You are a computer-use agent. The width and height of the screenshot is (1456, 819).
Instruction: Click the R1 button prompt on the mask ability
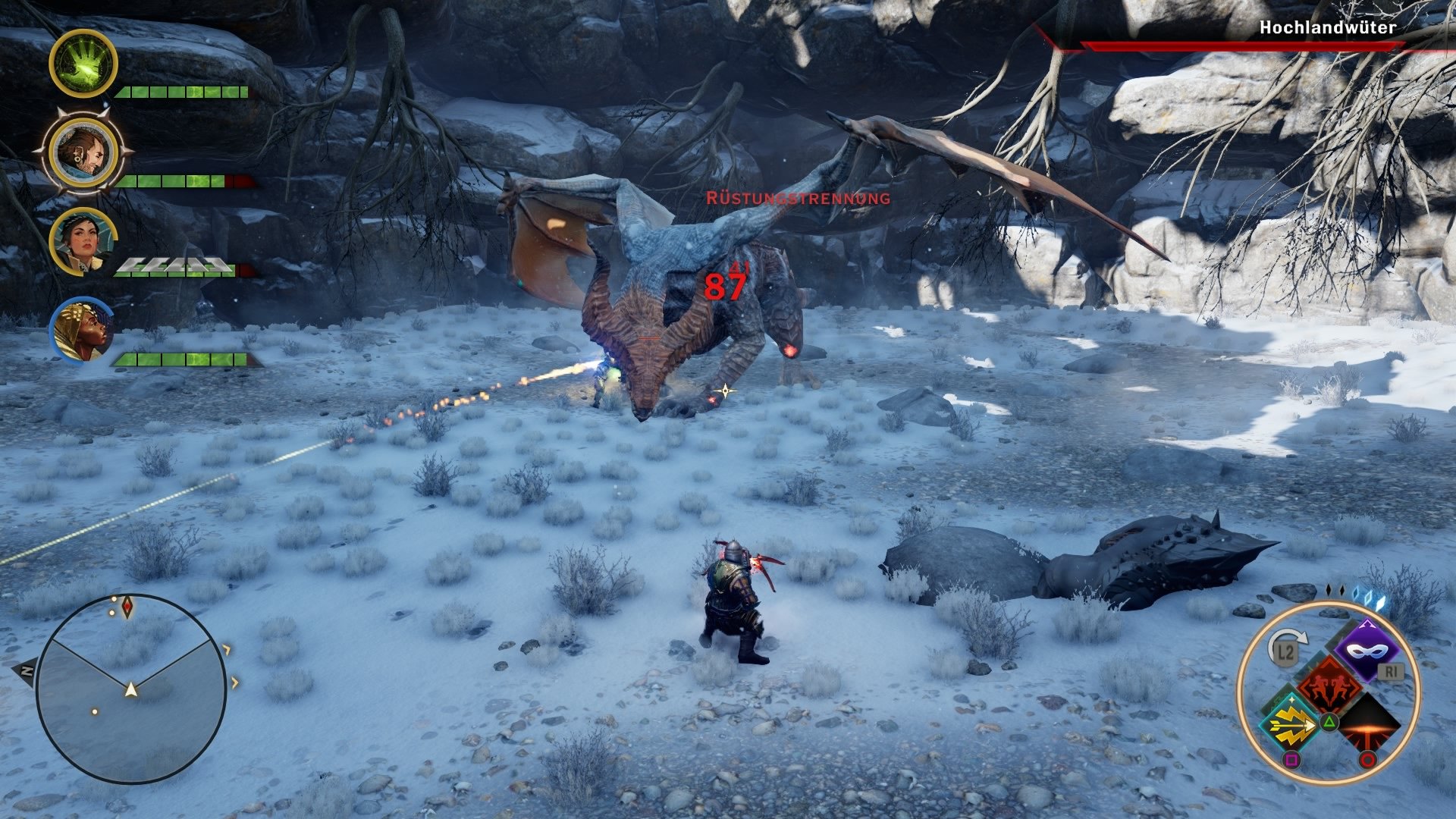tap(1390, 671)
